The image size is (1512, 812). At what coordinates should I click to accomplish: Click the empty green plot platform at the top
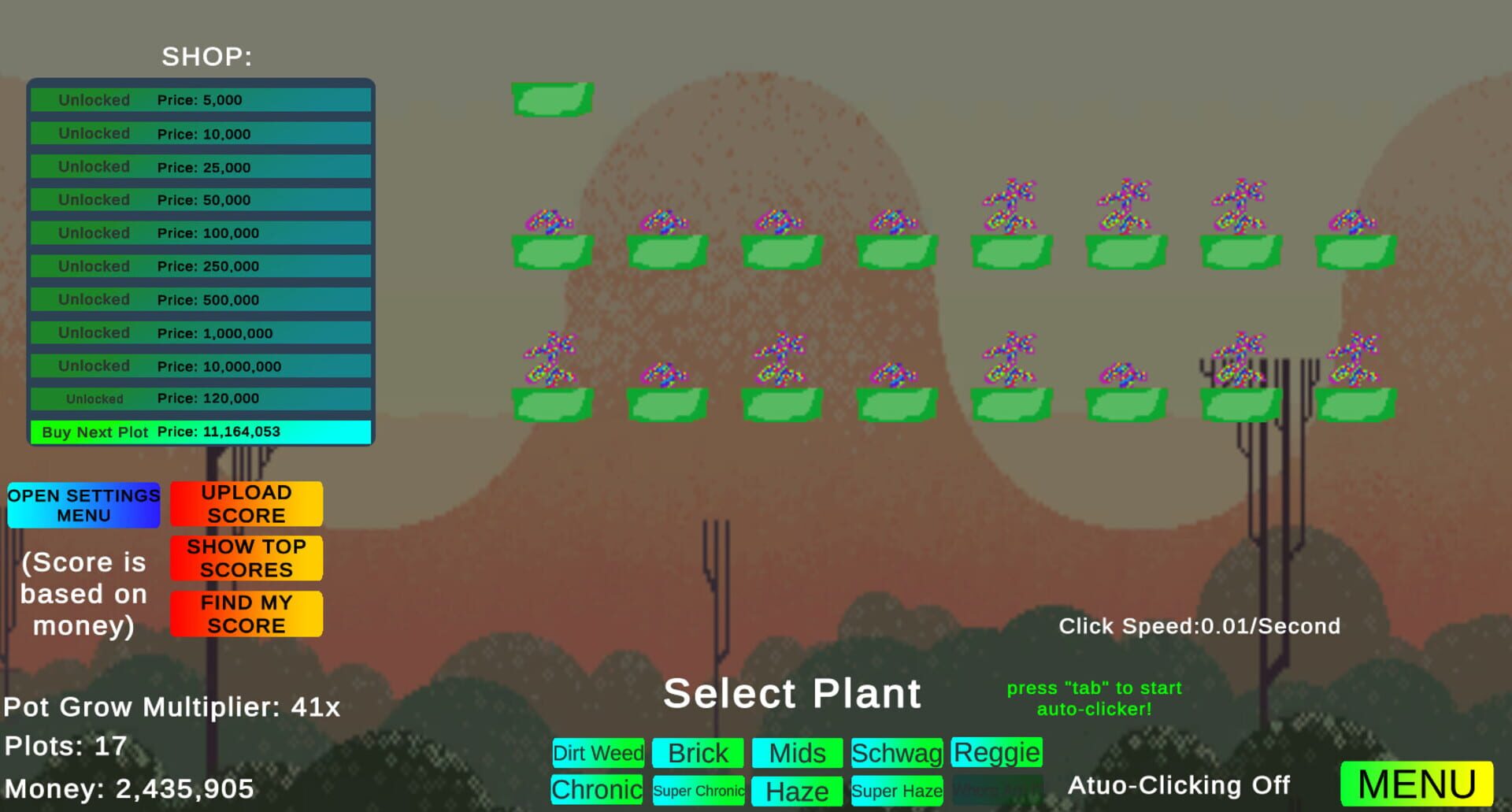(551, 98)
